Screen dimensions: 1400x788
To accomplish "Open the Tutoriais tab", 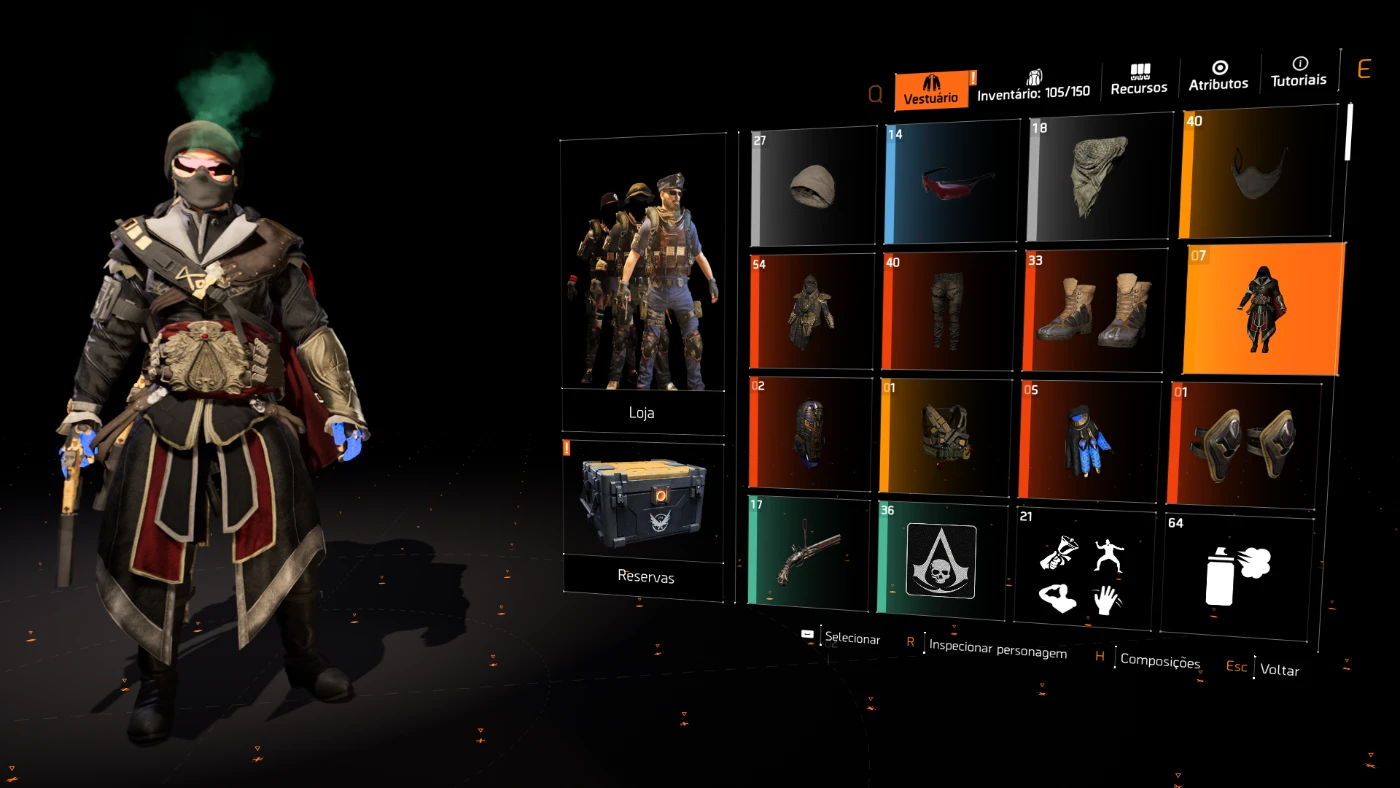I will pos(1299,72).
